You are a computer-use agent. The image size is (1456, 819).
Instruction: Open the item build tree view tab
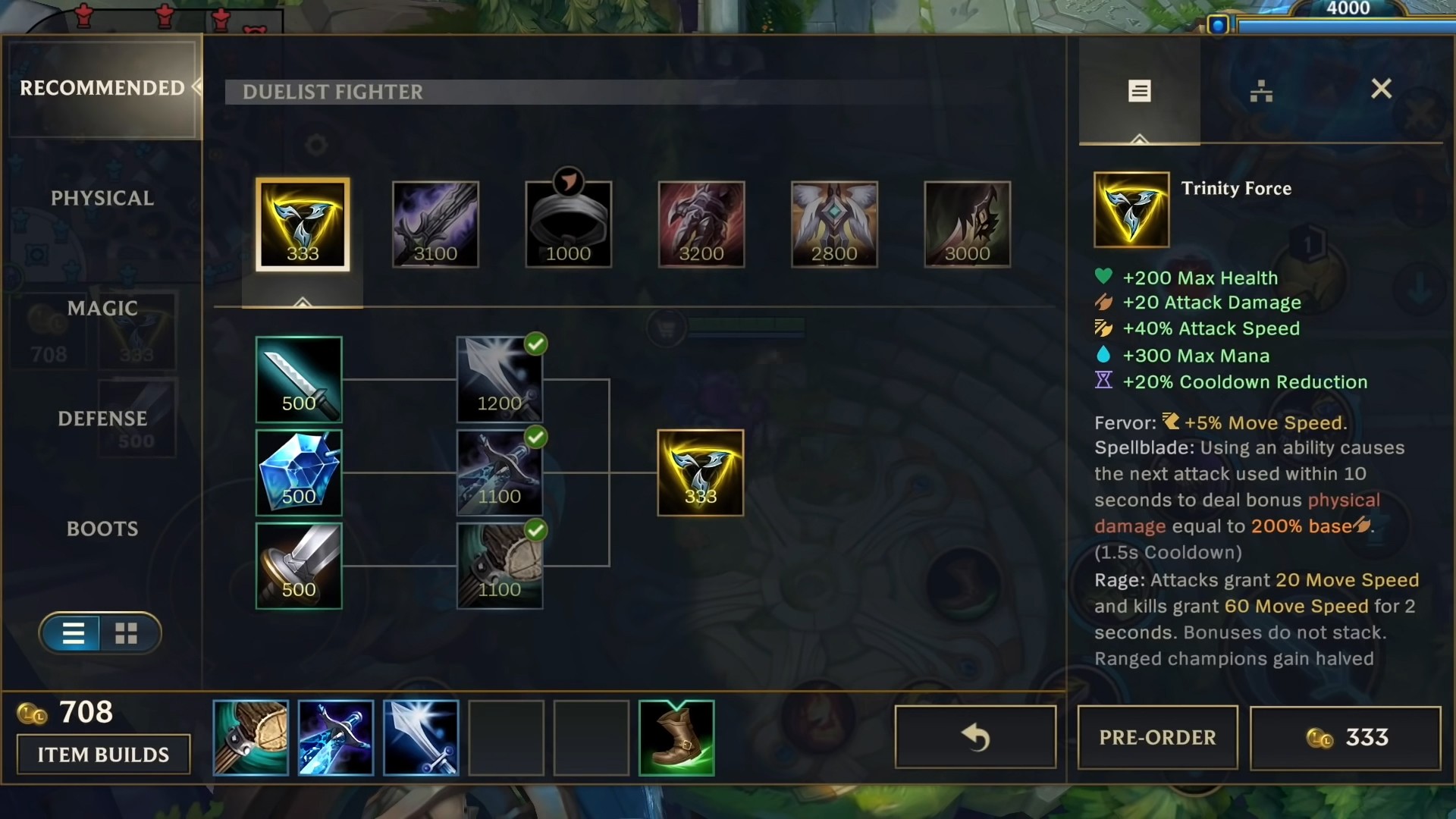[1260, 91]
